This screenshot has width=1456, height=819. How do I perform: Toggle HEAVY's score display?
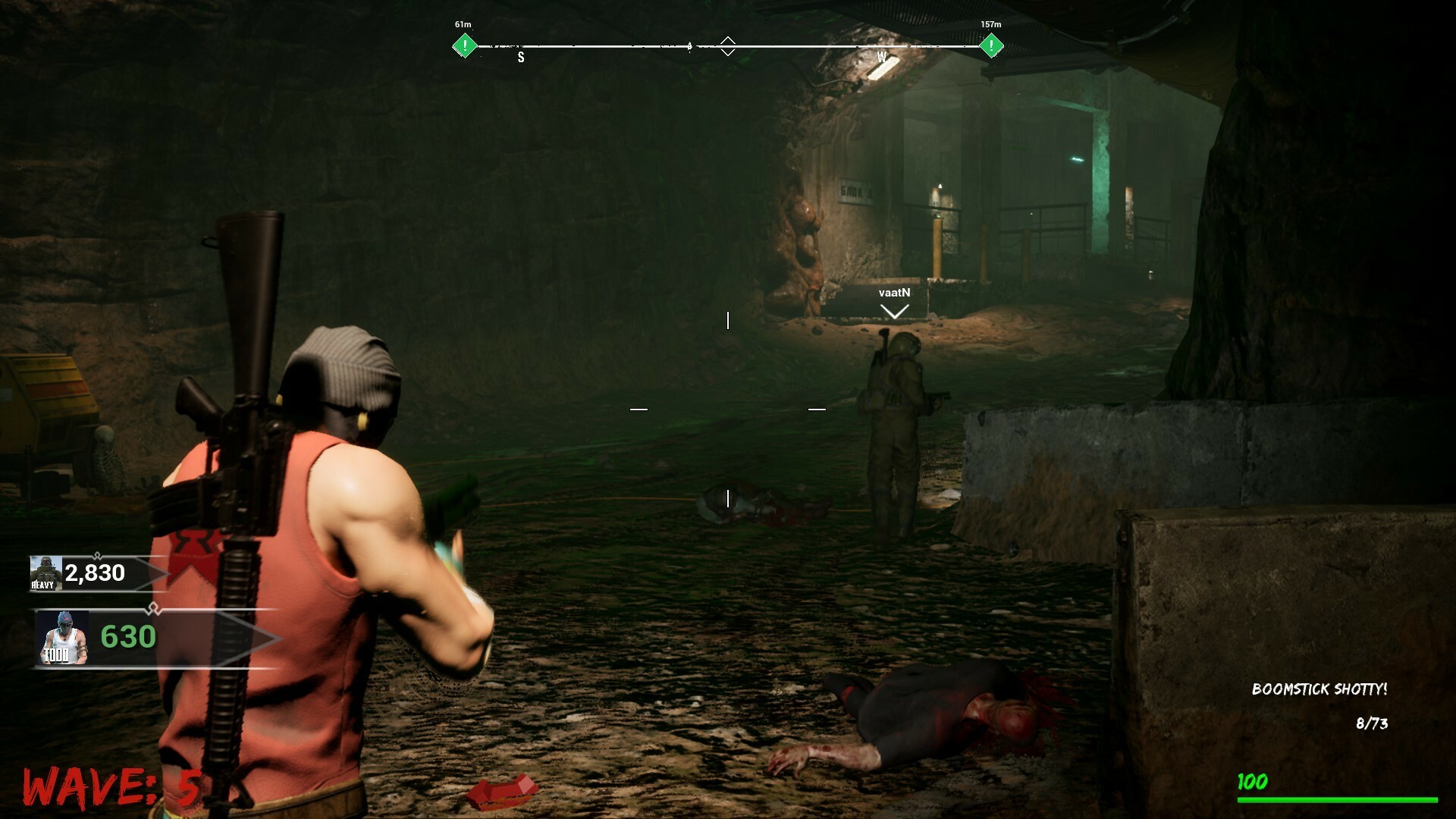pyautogui.click(x=94, y=574)
